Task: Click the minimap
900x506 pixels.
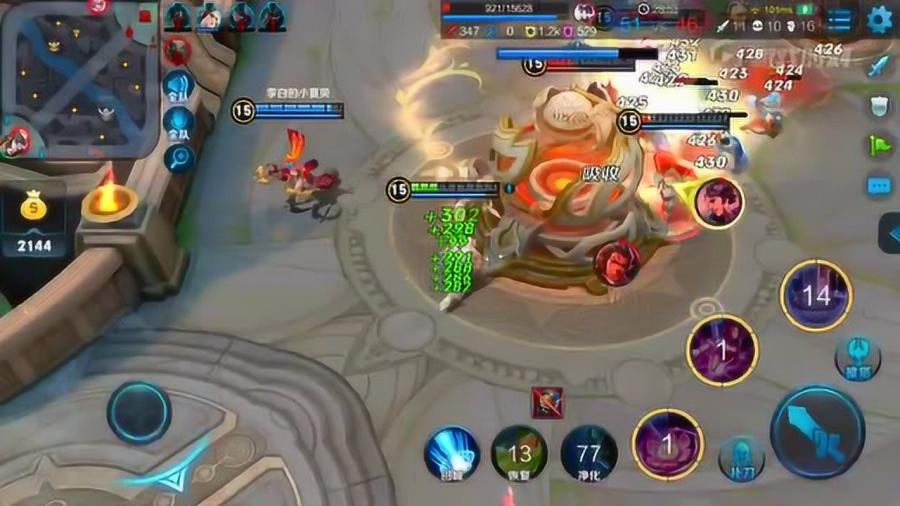Action: click(x=78, y=78)
